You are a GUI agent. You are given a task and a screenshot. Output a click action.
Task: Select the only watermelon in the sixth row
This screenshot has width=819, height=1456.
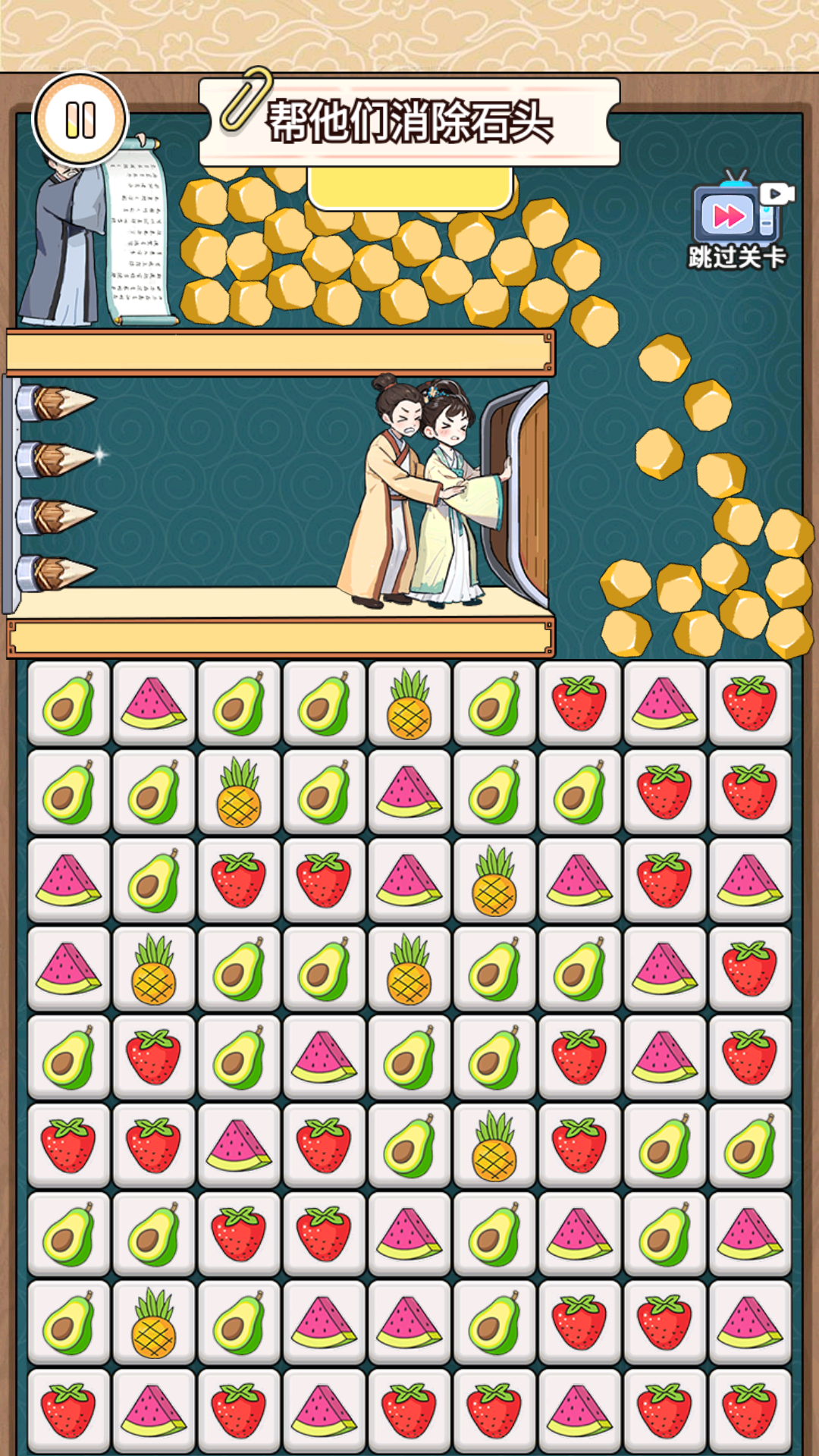point(239,1146)
